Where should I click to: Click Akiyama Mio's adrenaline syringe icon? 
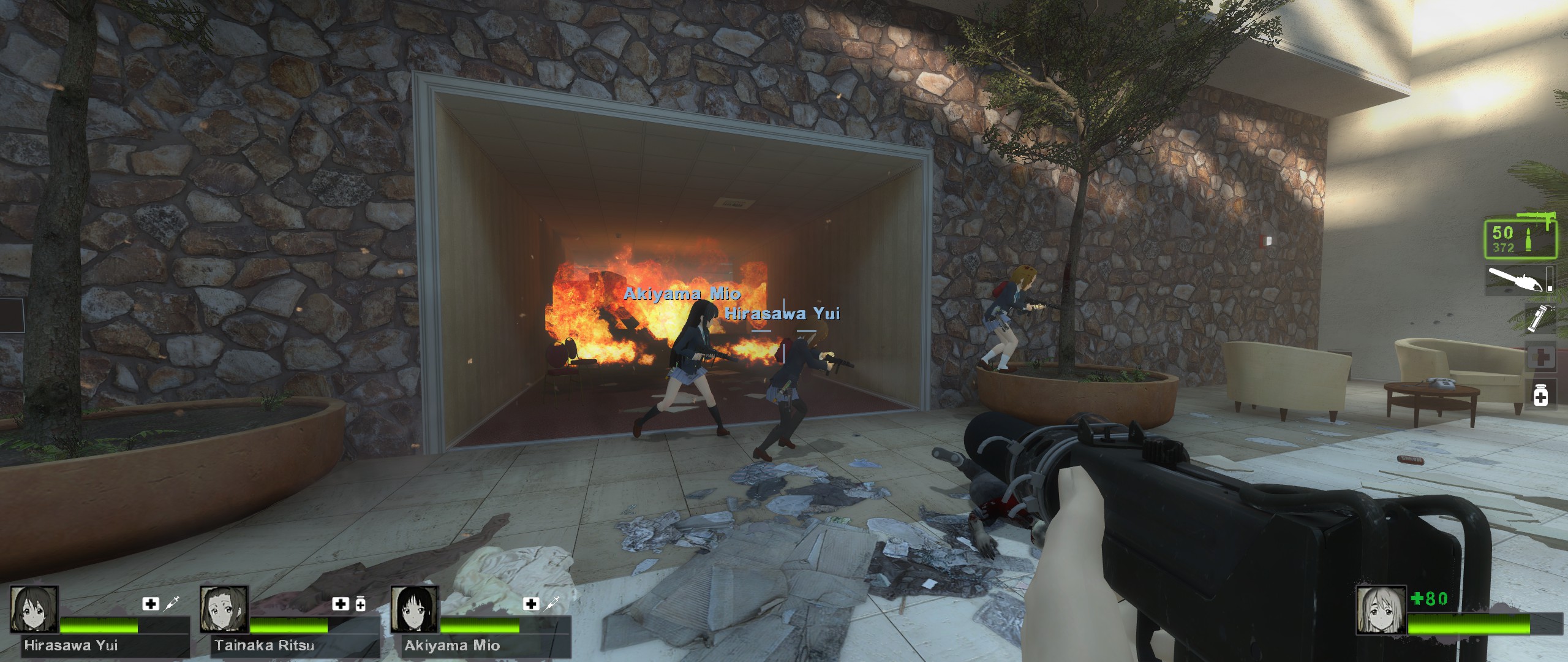point(552,603)
